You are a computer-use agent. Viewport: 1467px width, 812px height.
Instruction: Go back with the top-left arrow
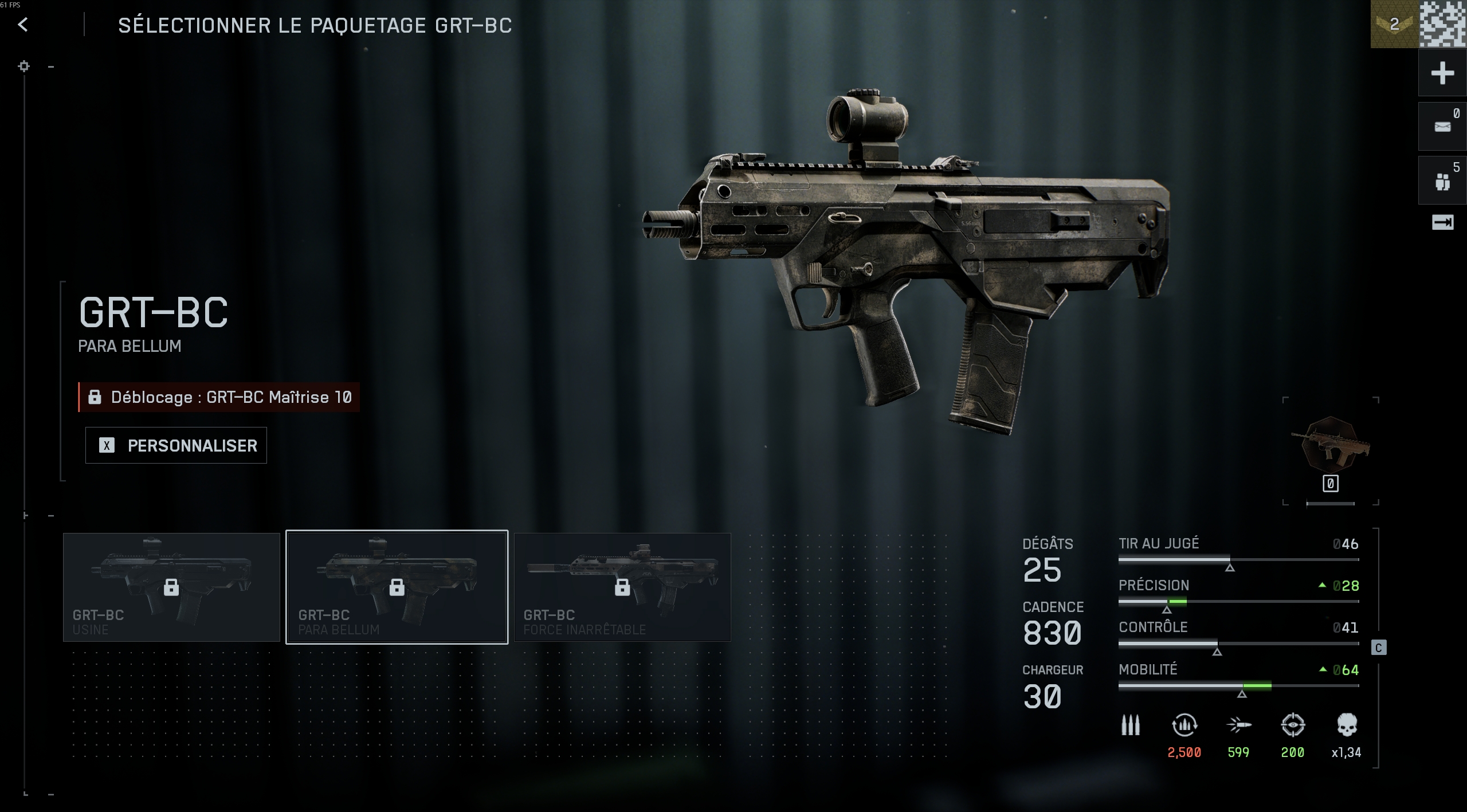point(23,25)
